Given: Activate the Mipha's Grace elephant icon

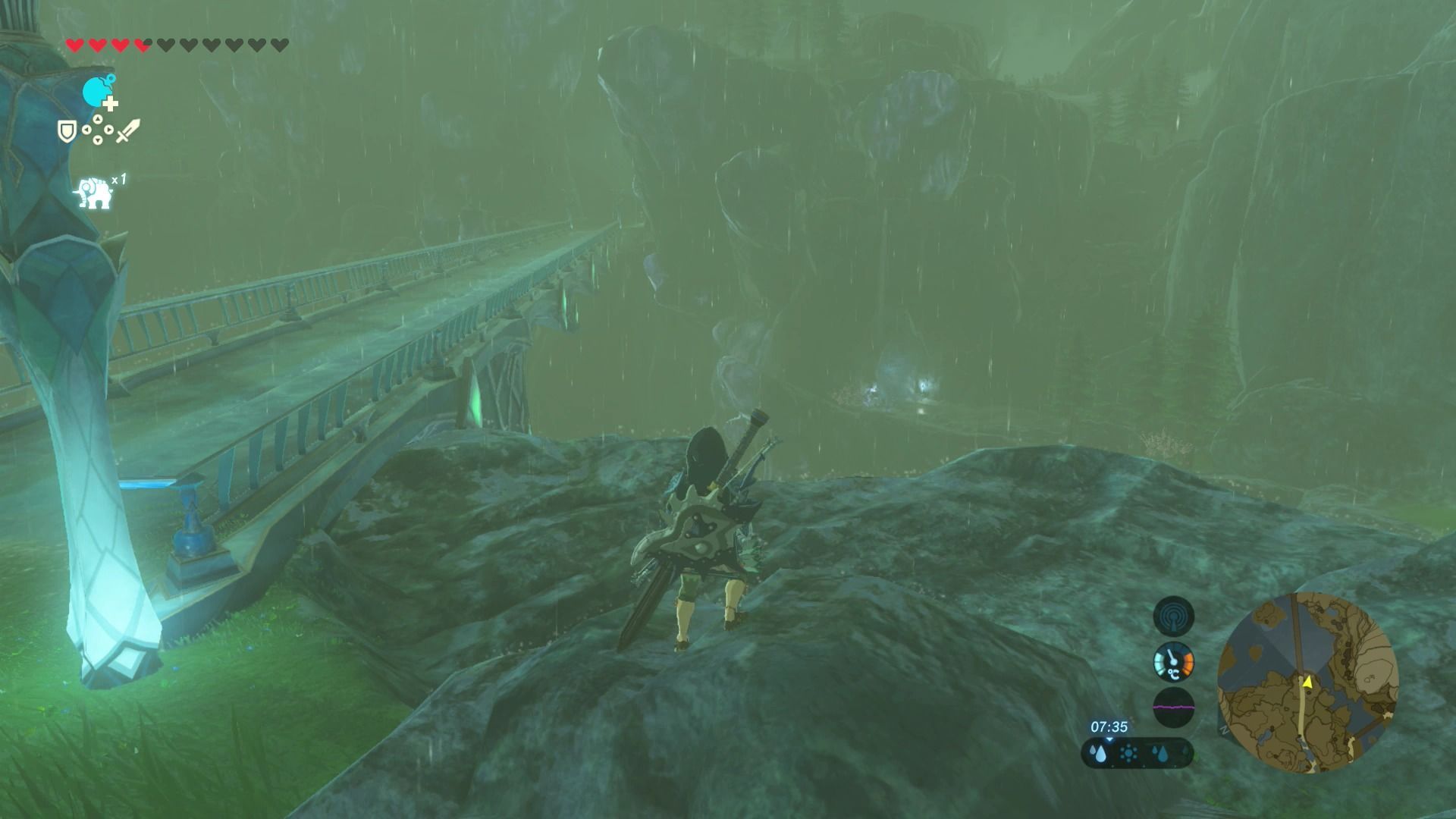Looking at the screenshot, I should (95, 193).
